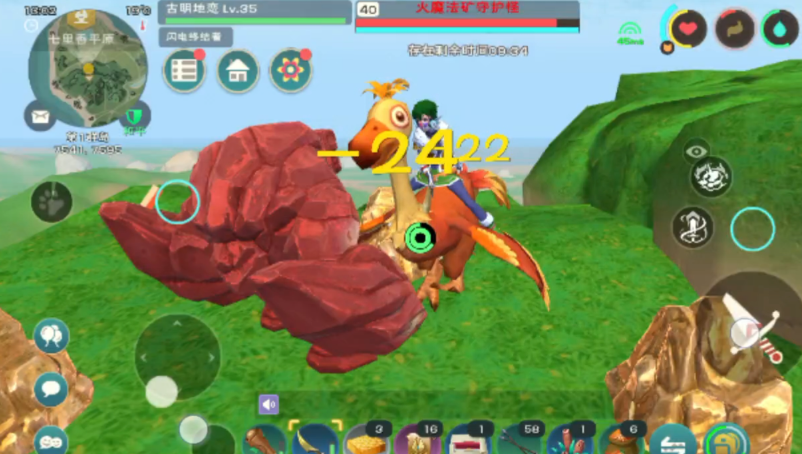Tap the hunger status icon between heart and water
This screenshot has width=802, height=454.
(x=735, y=29)
